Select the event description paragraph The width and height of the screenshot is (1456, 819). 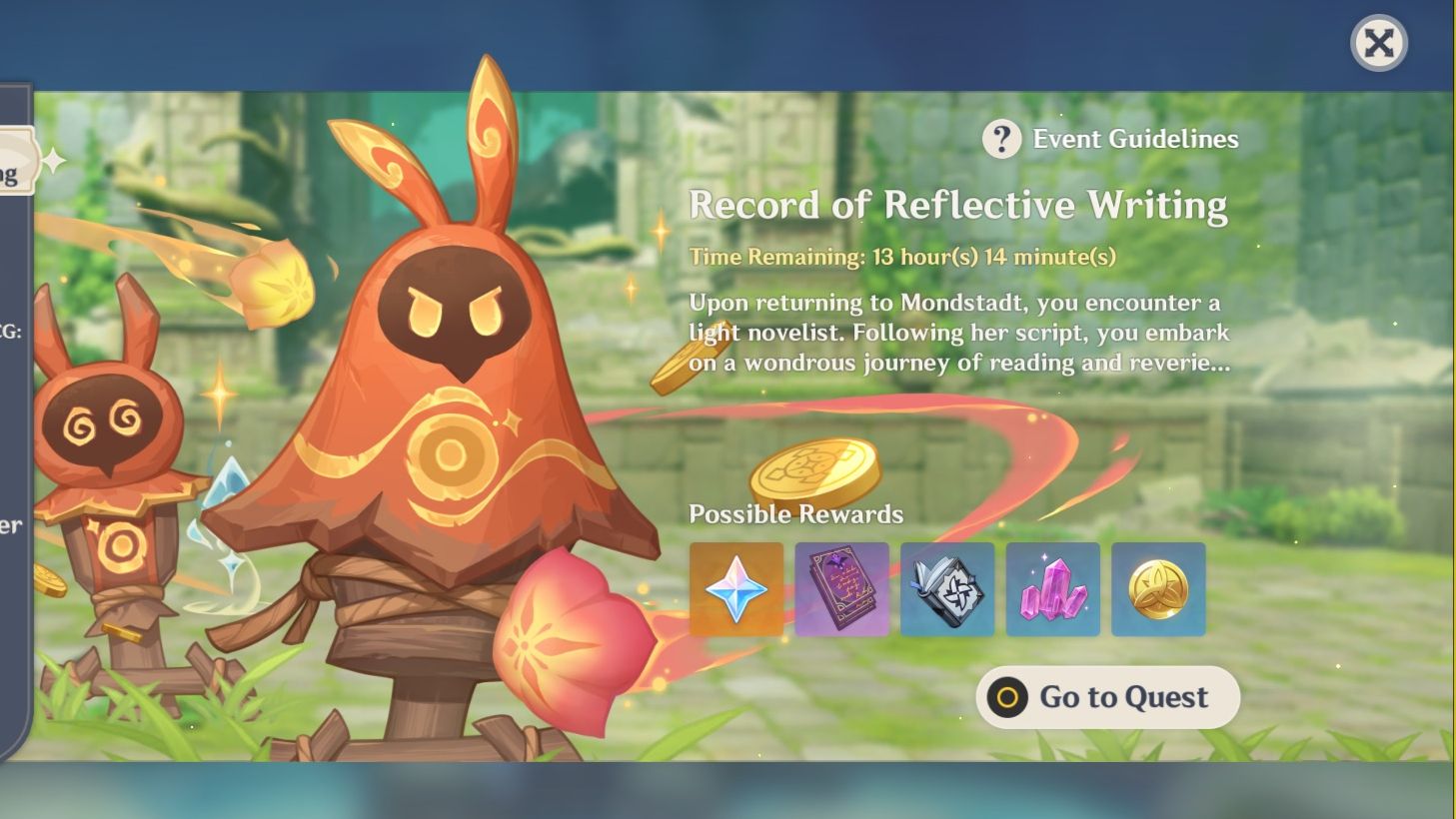pos(954,332)
